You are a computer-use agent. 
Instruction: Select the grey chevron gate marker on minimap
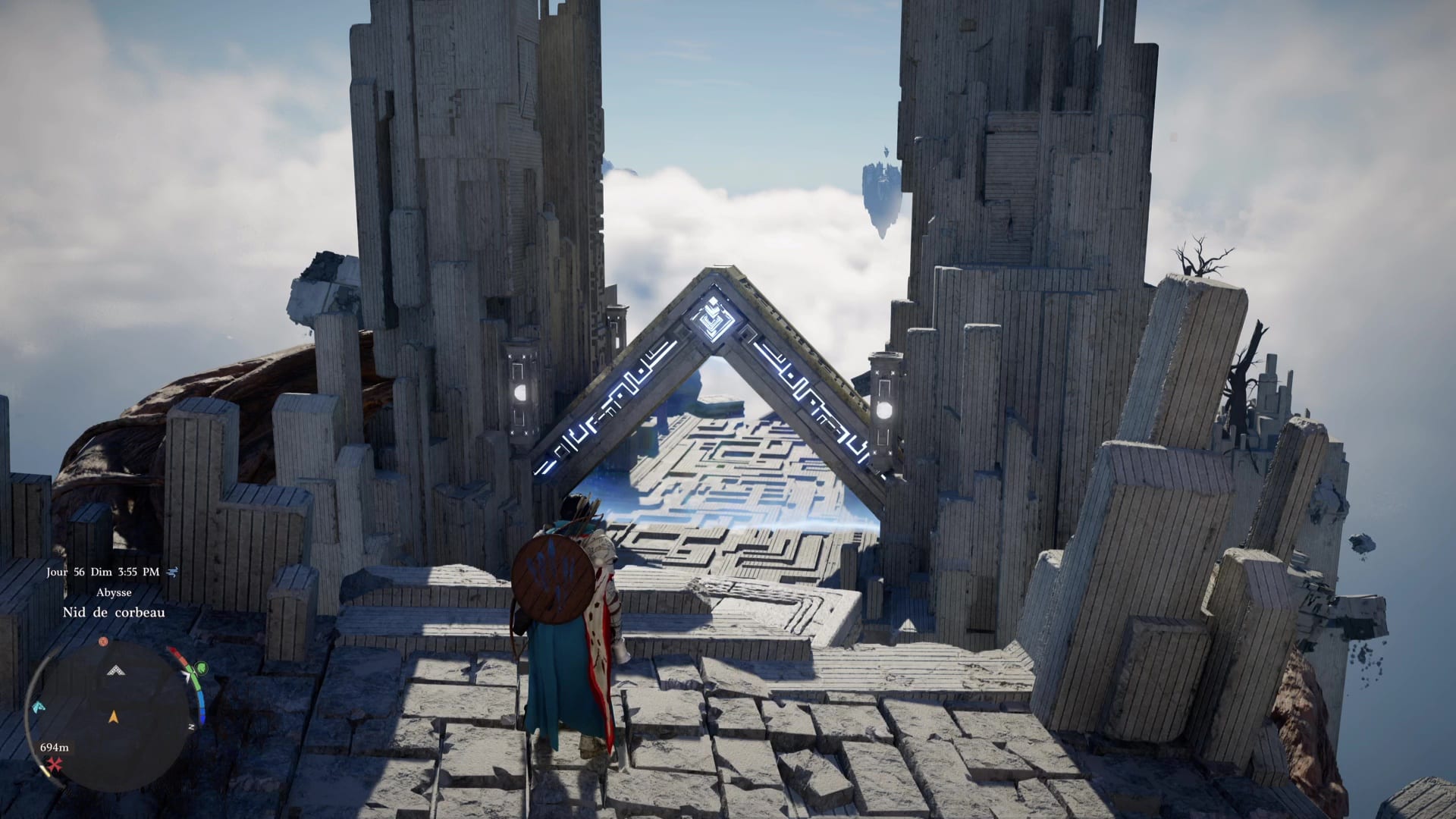pos(115,670)
